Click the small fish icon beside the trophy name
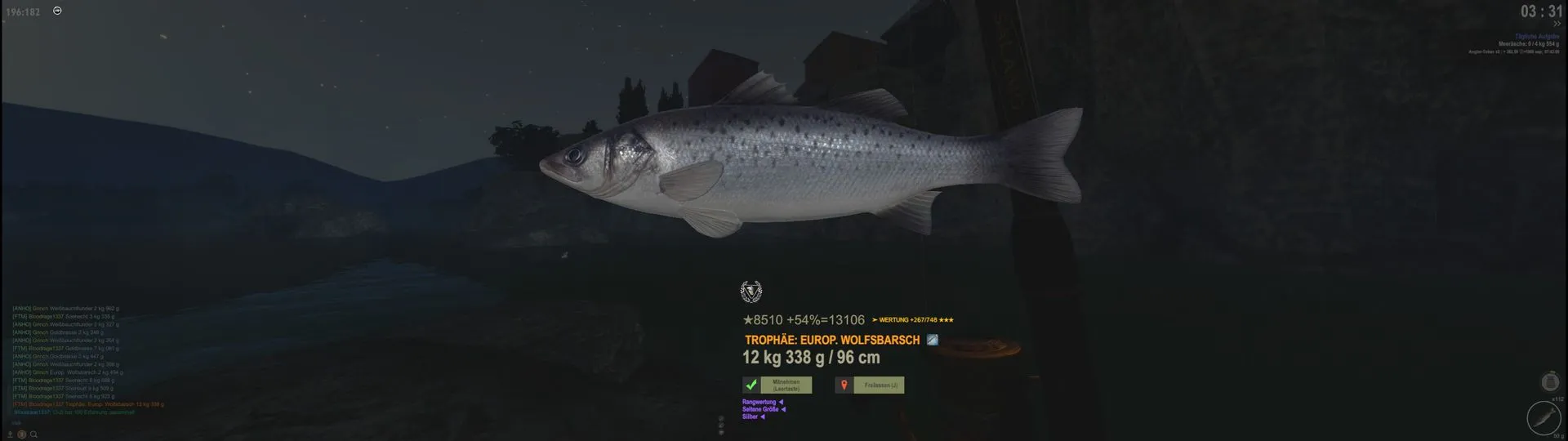 coord(932,340)
